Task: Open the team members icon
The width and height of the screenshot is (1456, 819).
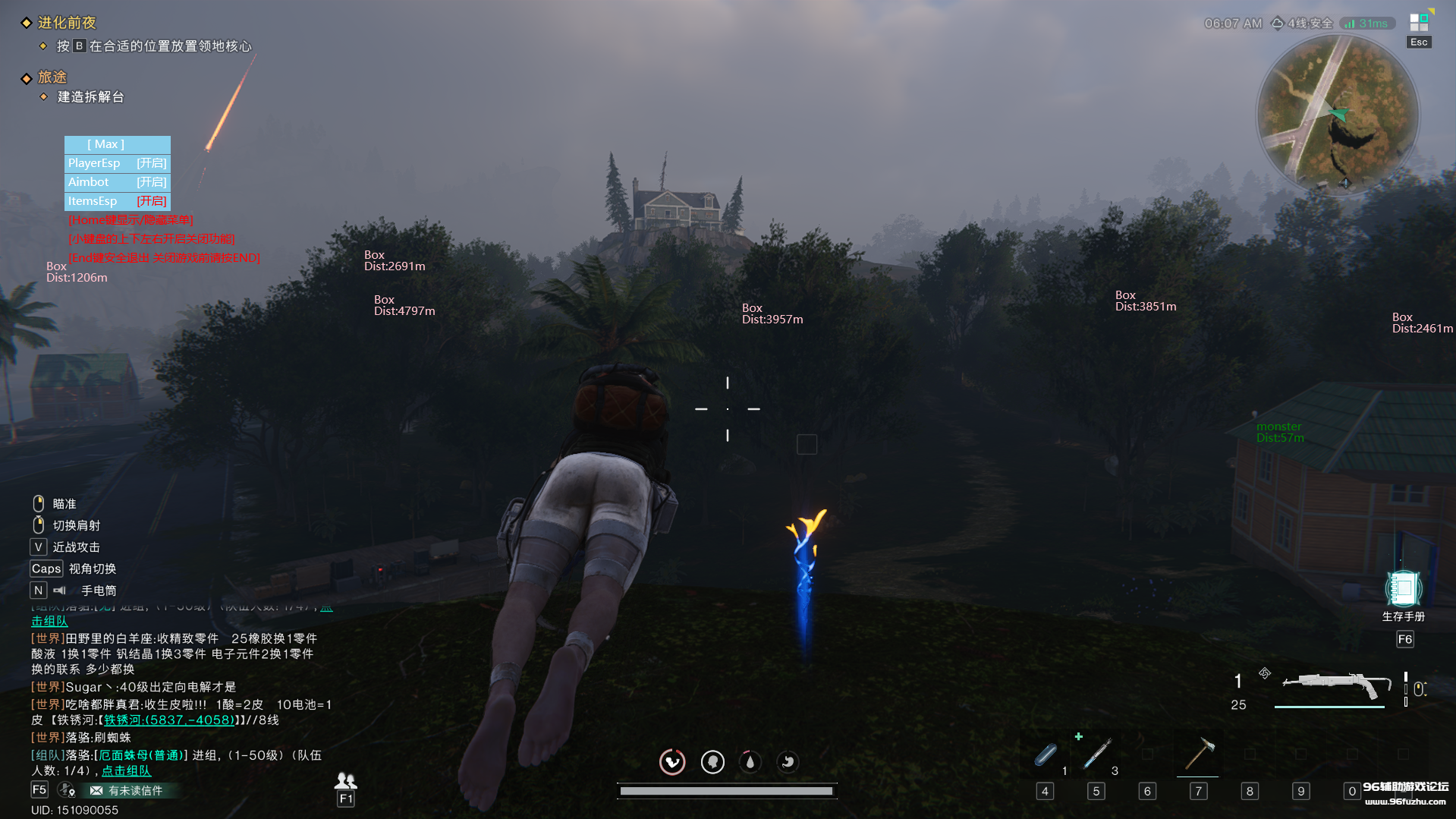Action: (345, 781)
